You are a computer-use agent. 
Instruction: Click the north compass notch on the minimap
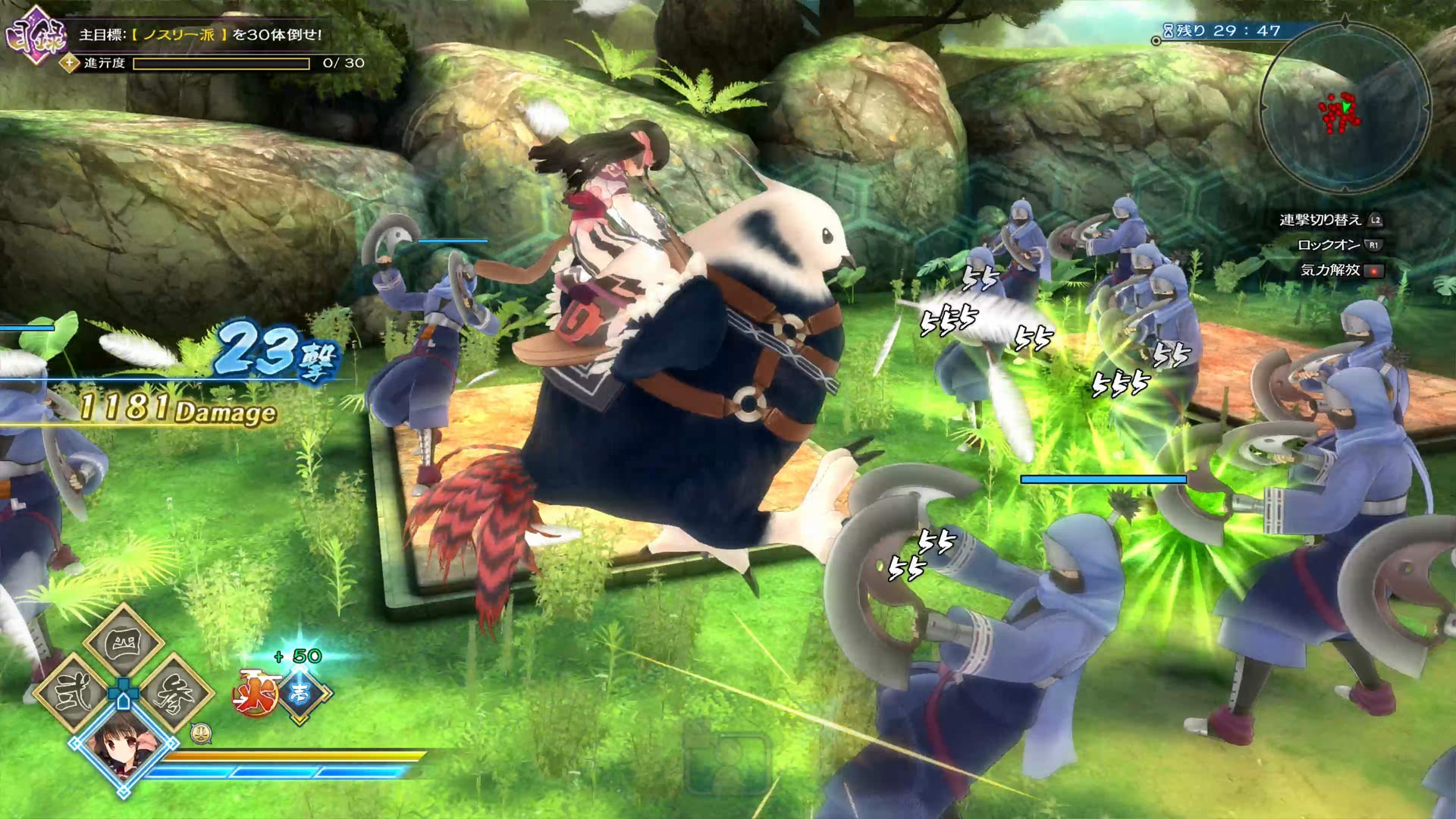click(x=1344, y=21)
